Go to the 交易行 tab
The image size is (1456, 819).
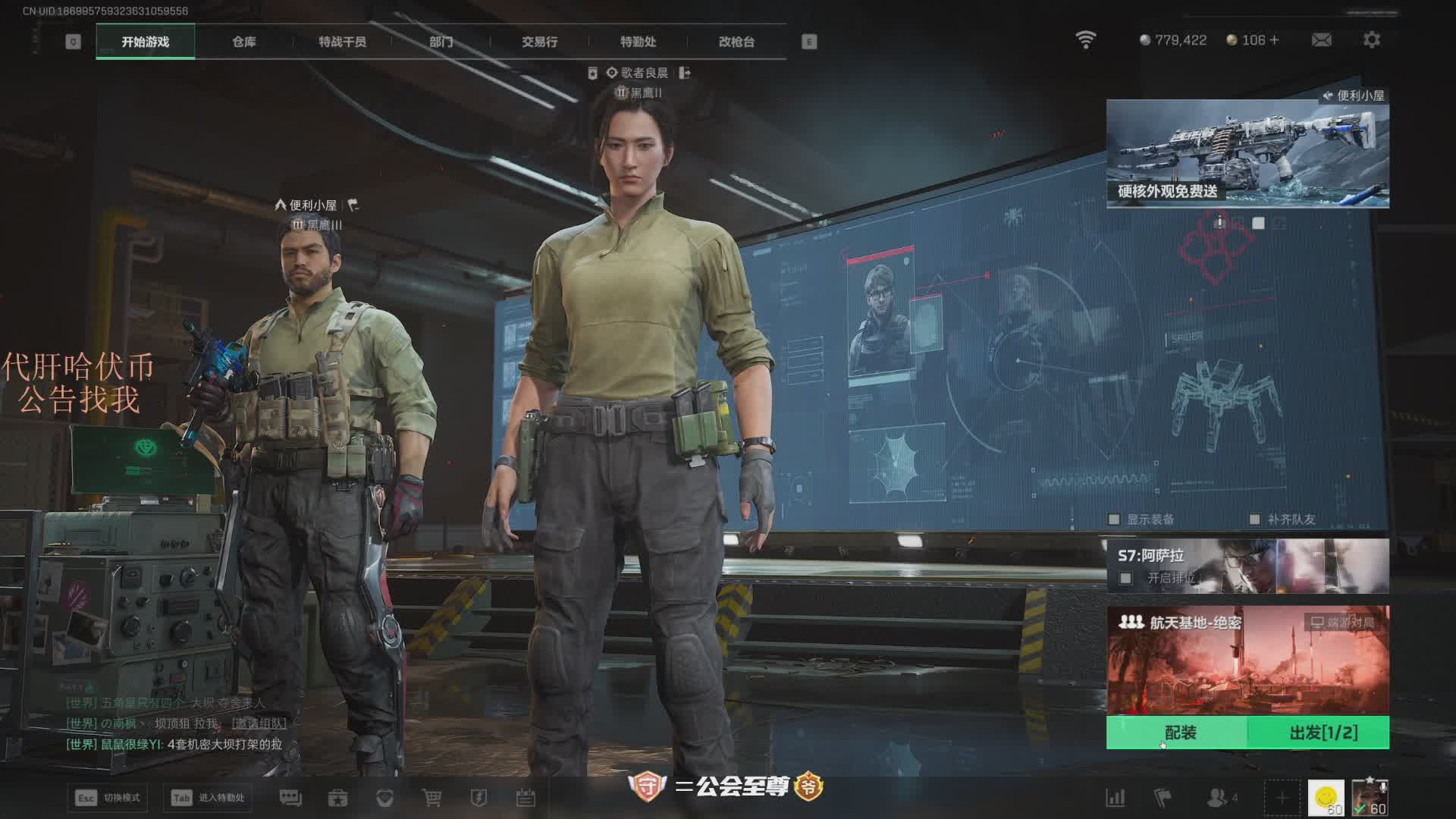[539, 42]
